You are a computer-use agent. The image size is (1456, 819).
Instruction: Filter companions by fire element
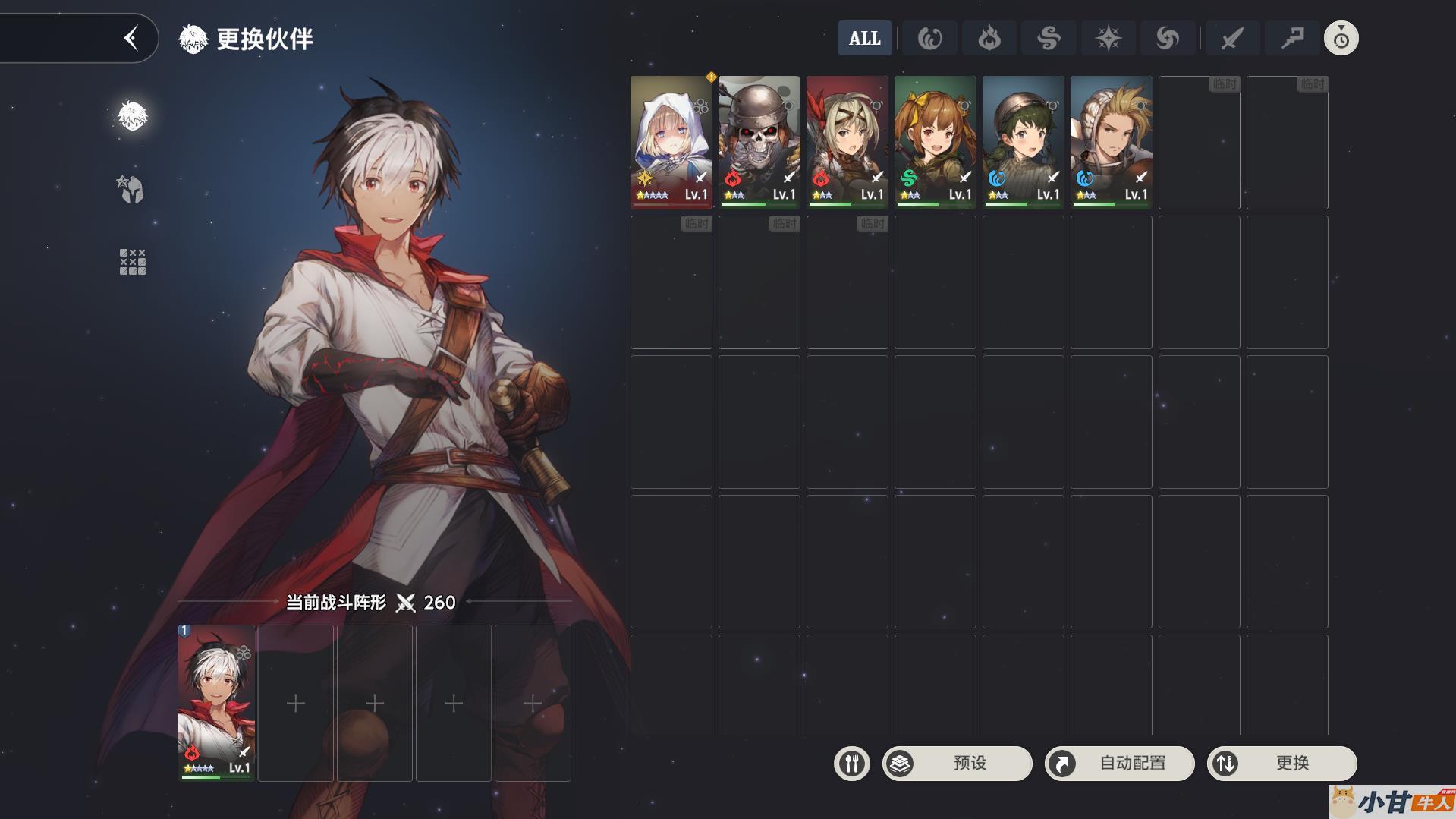(989, 38)
